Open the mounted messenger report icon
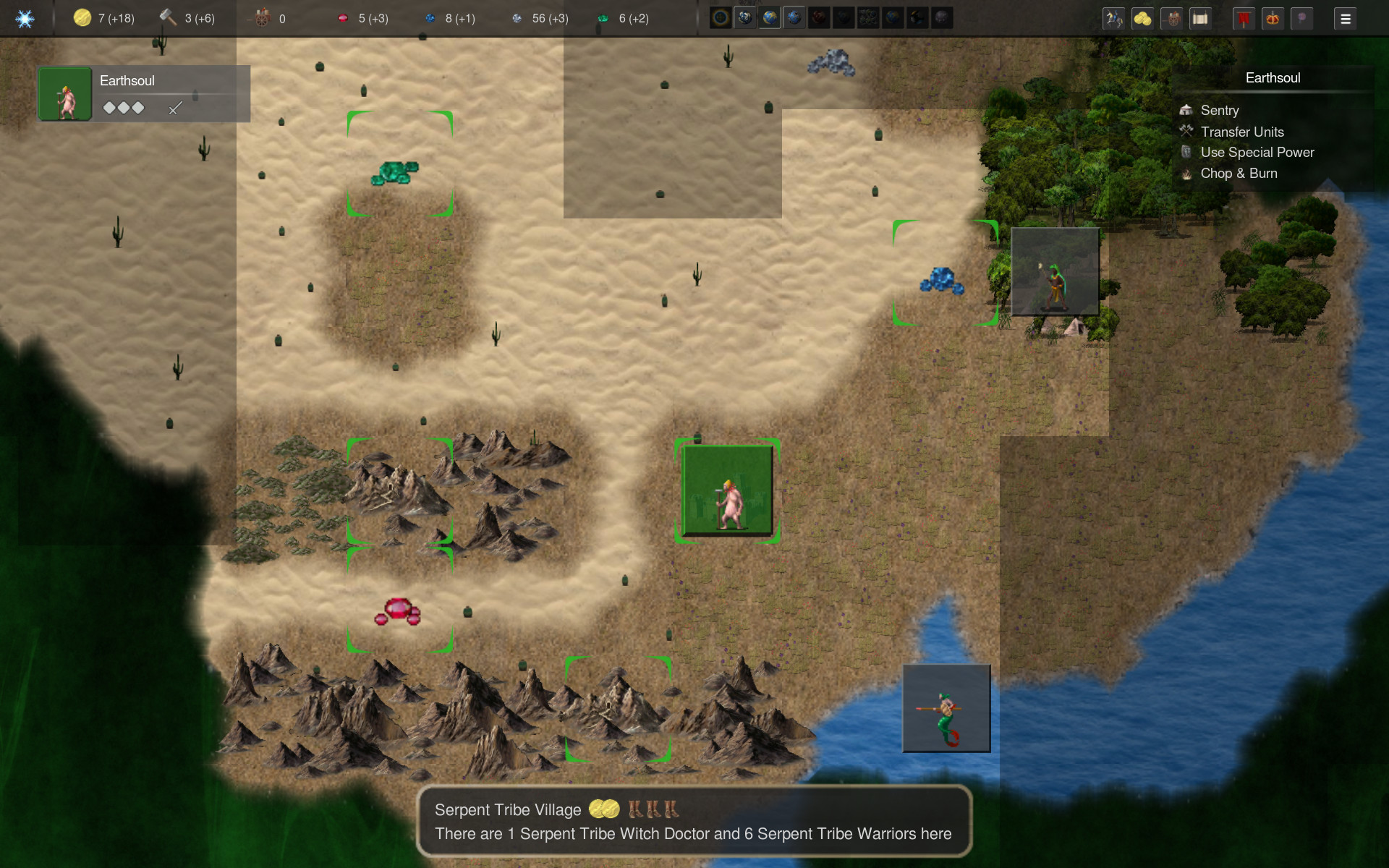This screenshot has height=868, width=1389. pyautogui.click(x=1114, y=18)
